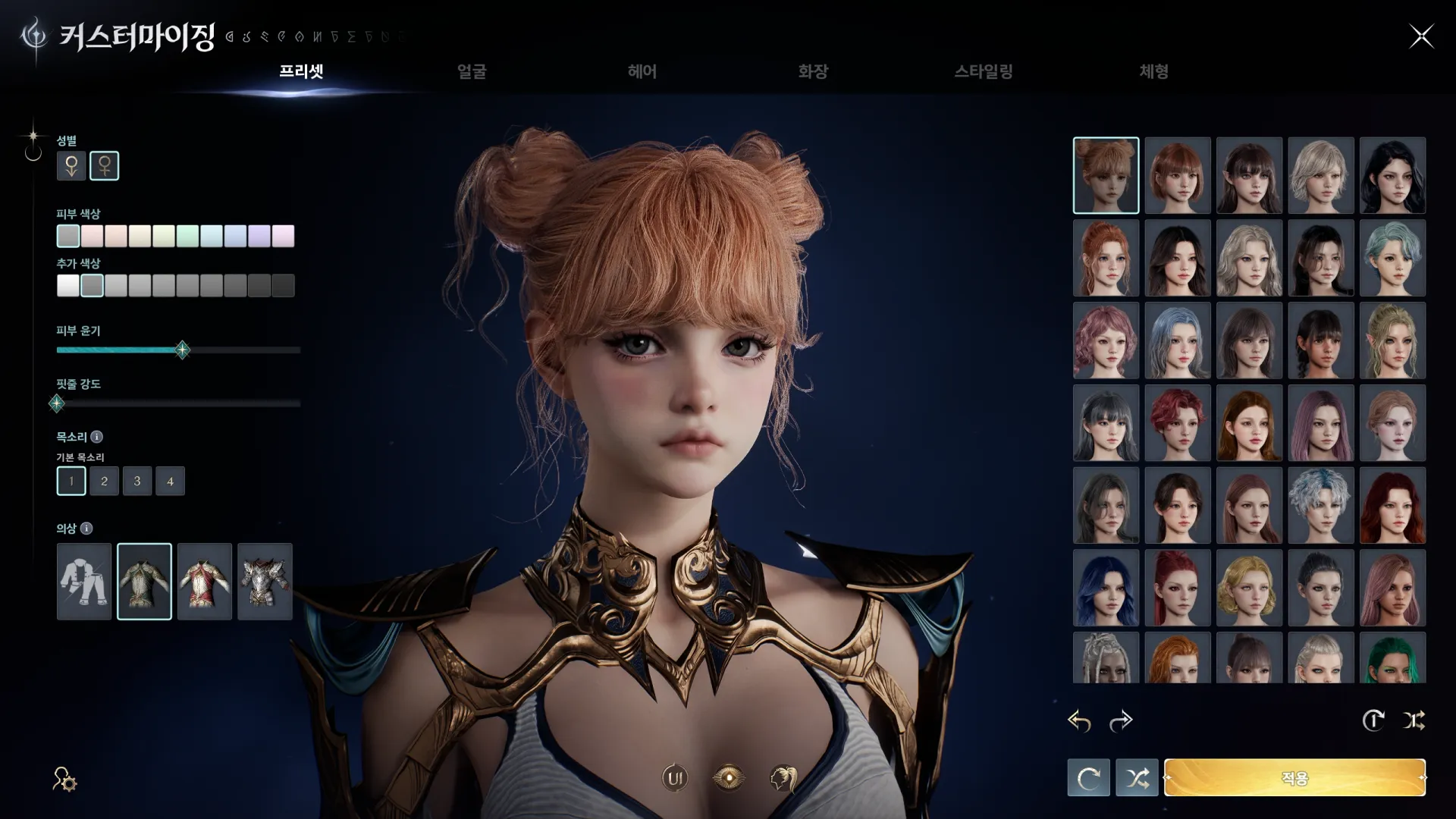
Task: Pick the mint green skin color swatch
Action: 187,236
